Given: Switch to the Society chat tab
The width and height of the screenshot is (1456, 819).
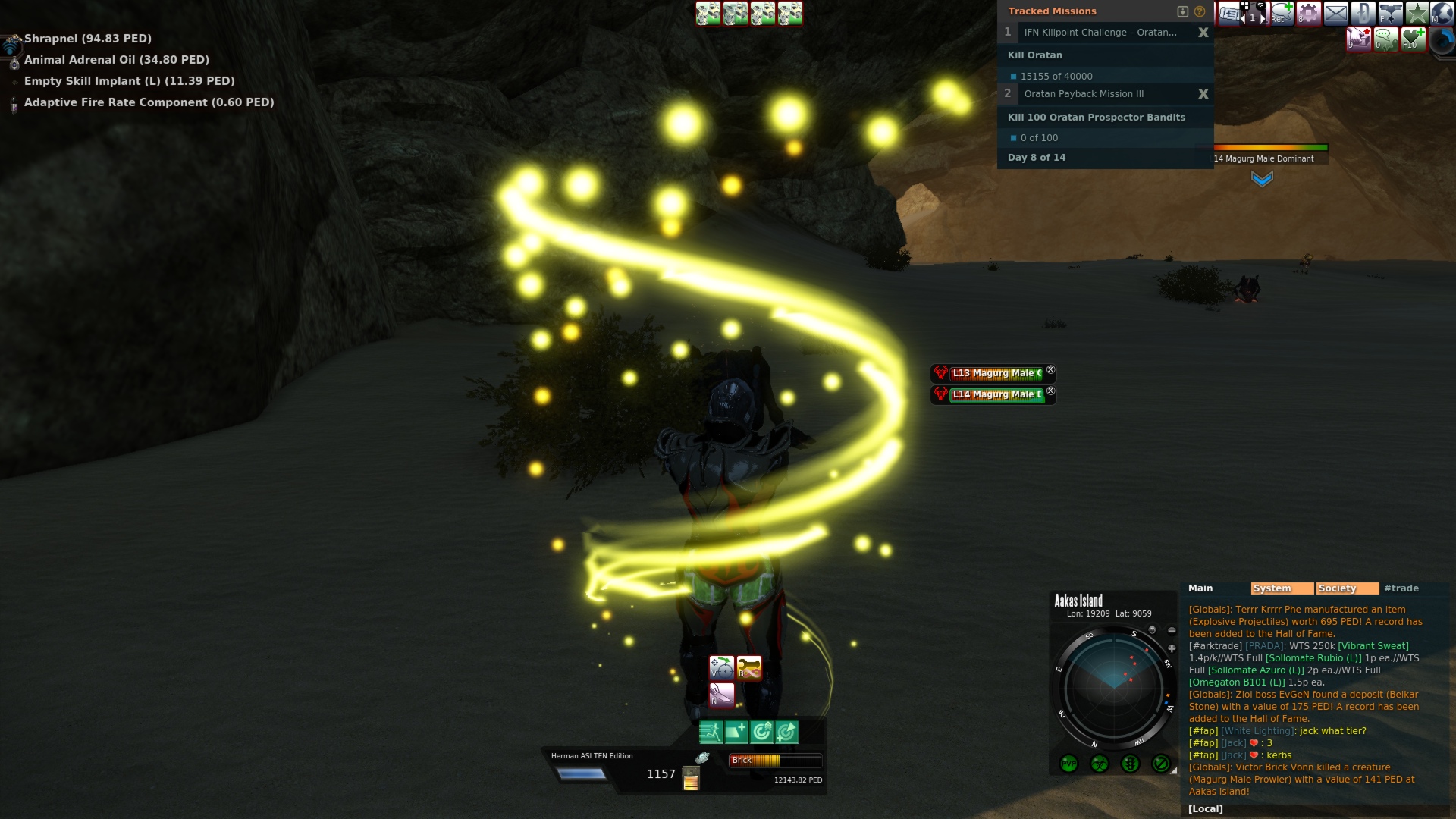Looking at the screenshot, I should 1347,588.
